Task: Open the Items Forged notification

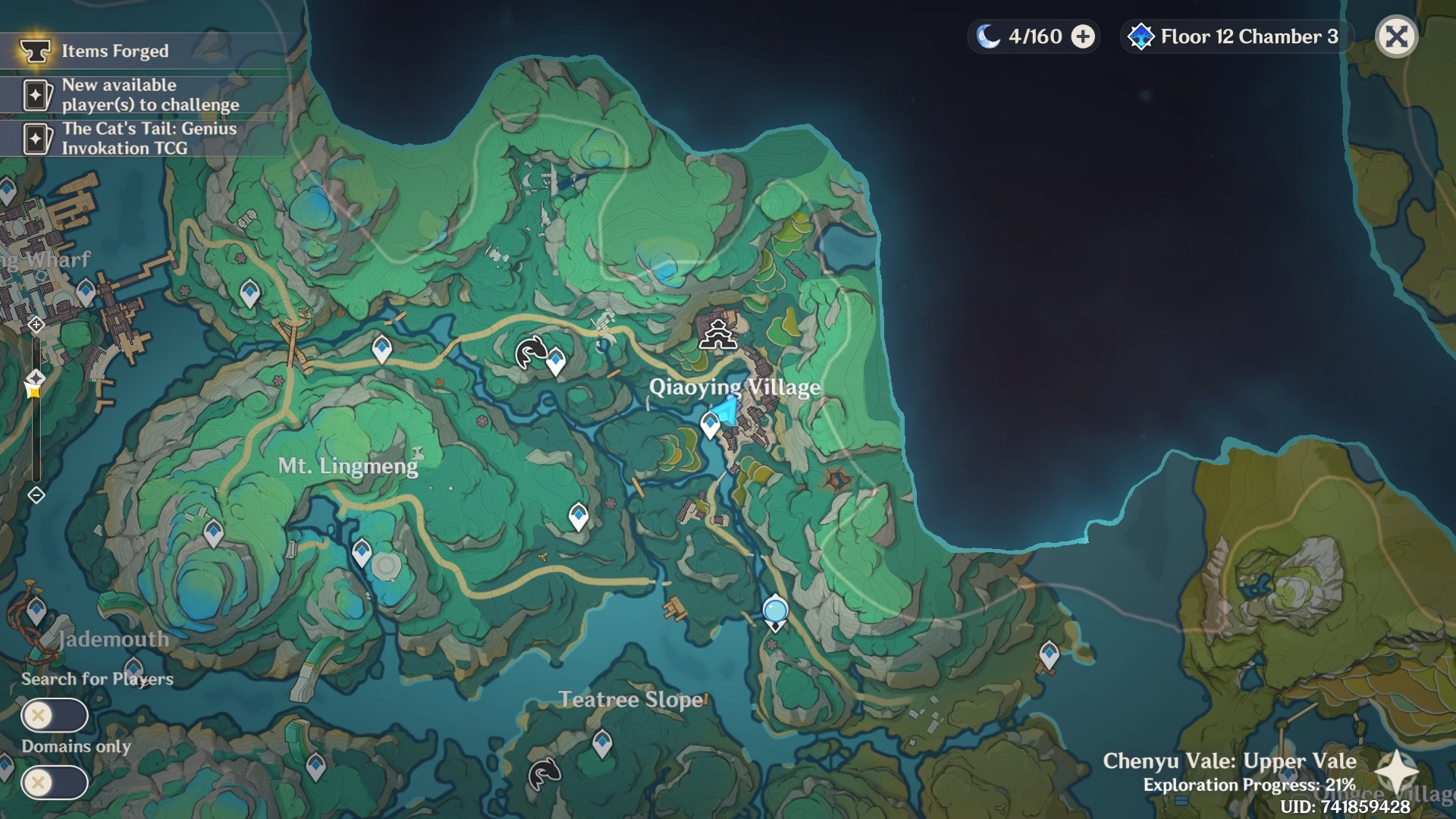Action: [x=114, y=51]
